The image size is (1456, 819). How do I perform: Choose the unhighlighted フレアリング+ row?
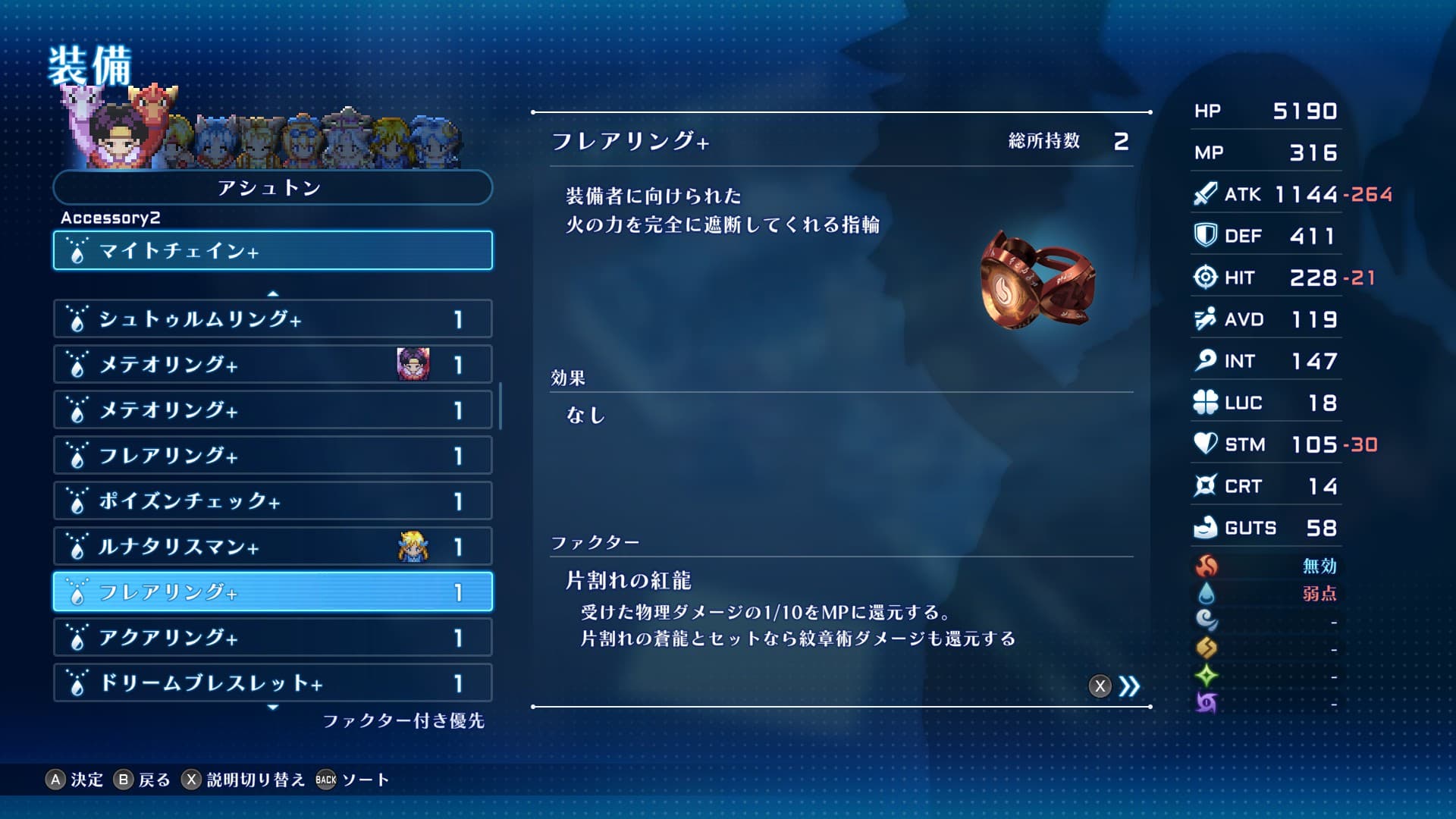pos(272,456)
